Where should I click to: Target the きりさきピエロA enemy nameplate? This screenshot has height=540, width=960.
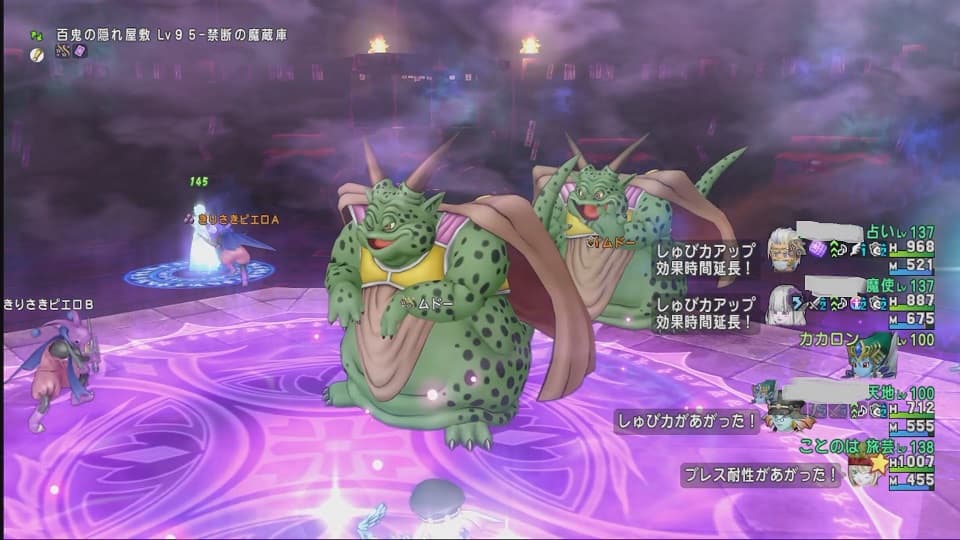[x=234, y=218]
